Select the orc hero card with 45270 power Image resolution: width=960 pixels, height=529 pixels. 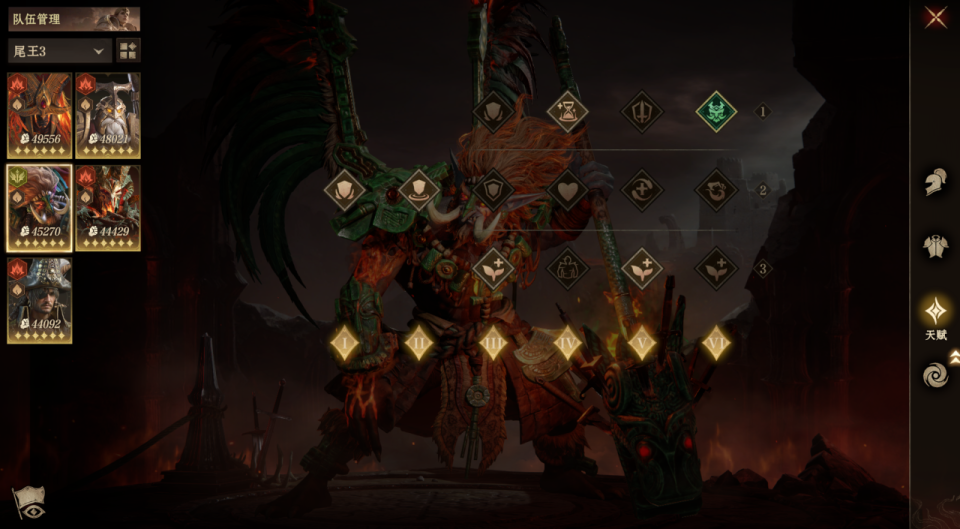coord(40,207)
